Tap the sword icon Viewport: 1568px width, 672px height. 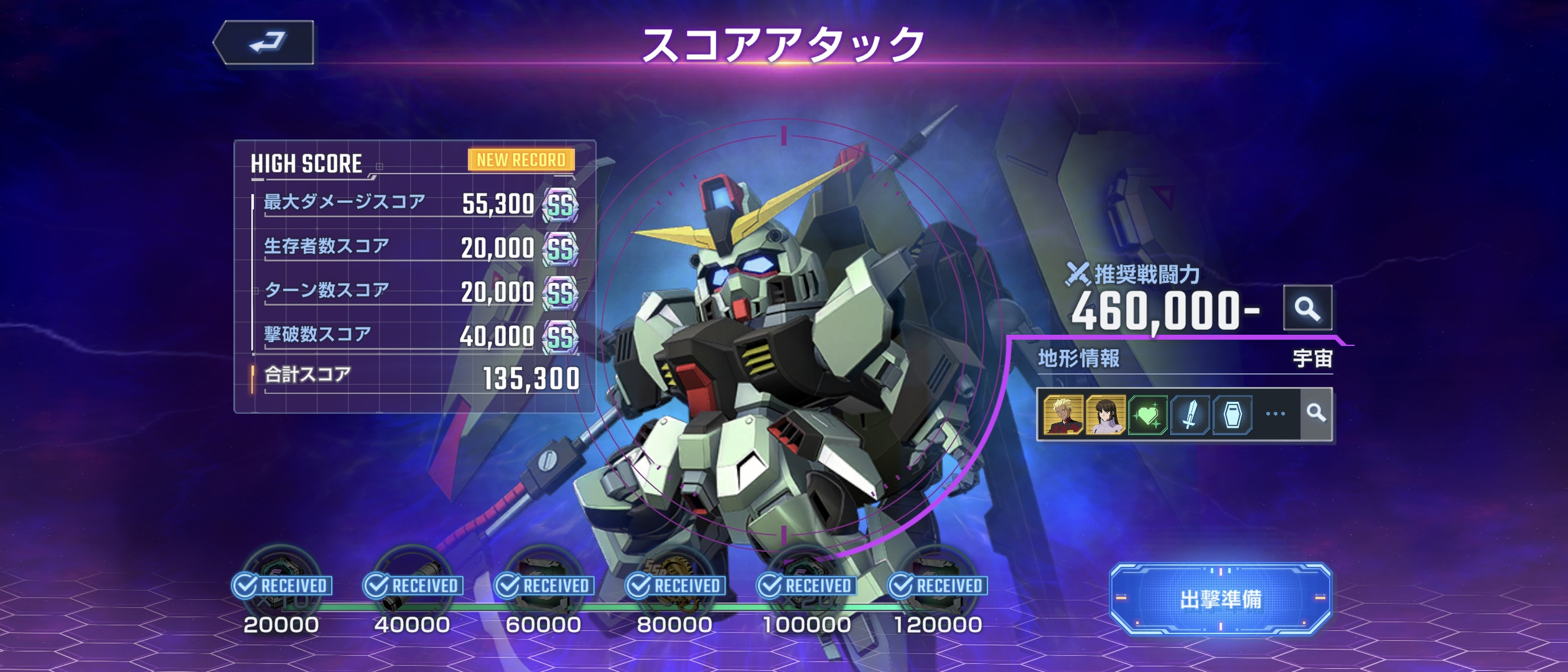coord(1190,414)
